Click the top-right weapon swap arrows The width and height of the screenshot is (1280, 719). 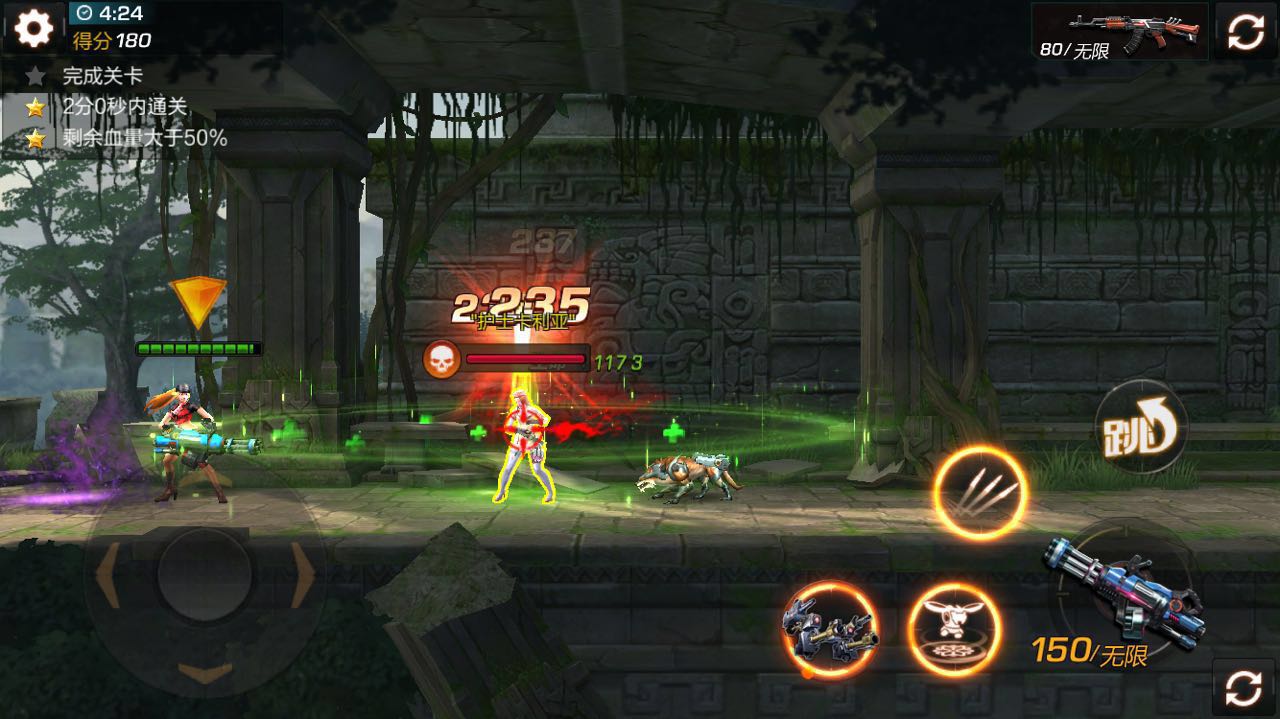coord(1246,31)
